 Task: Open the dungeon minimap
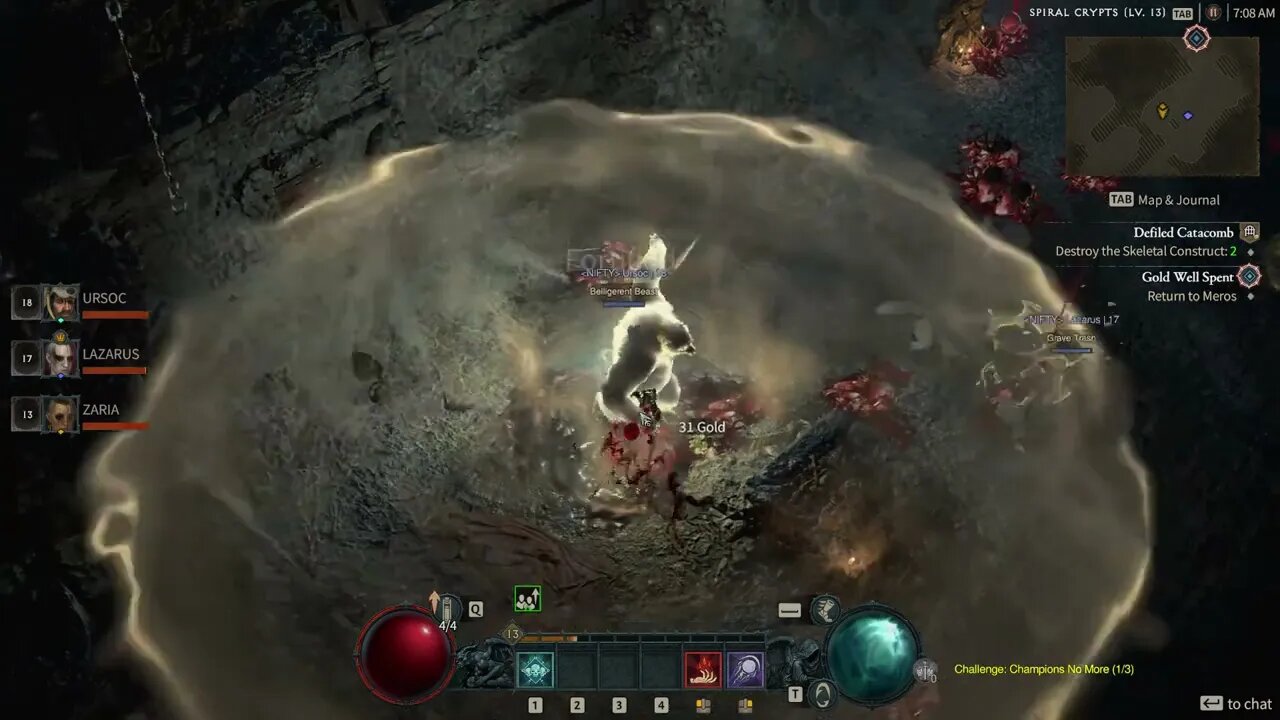click(1161, 106)
